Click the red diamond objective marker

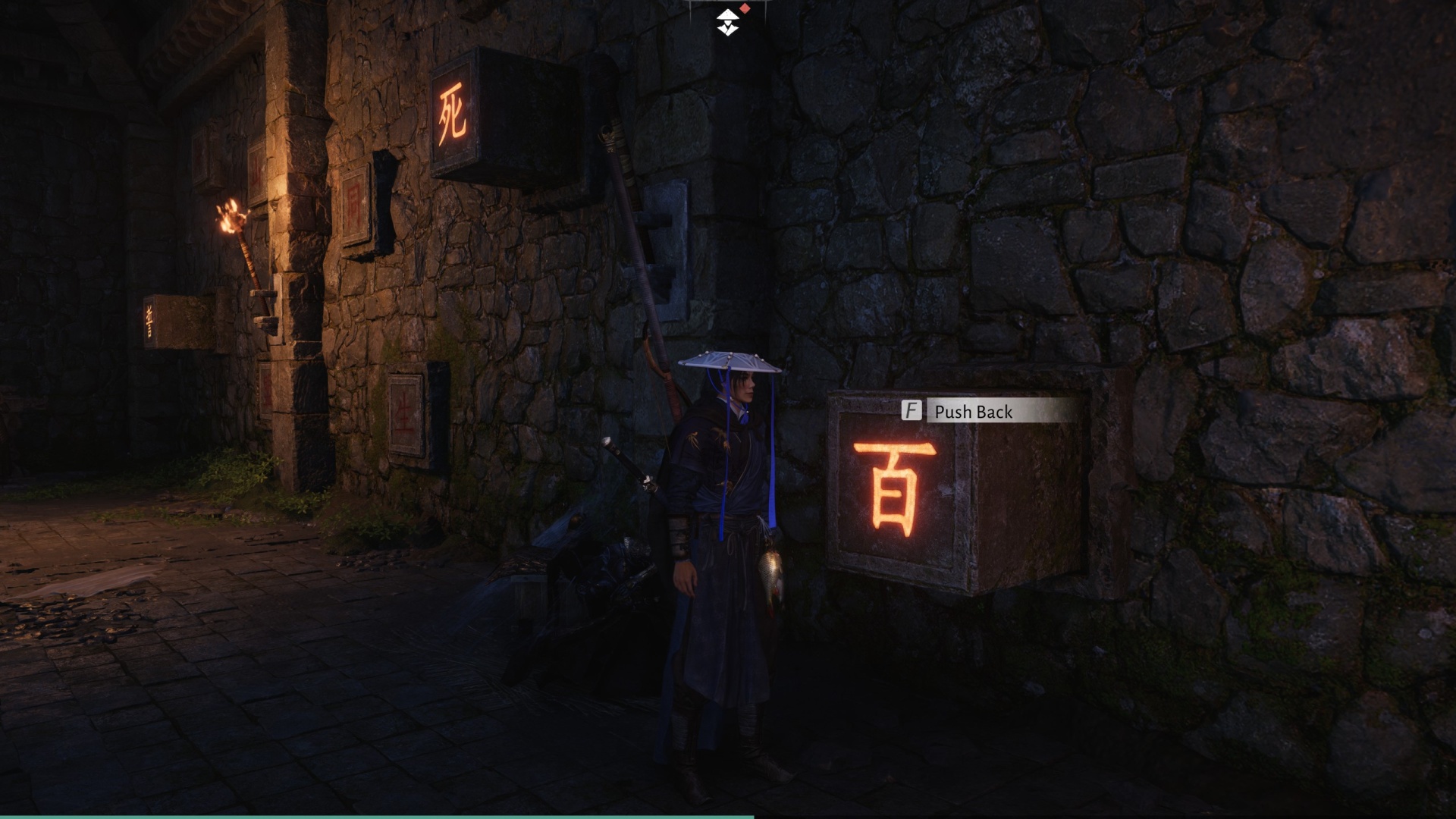click(744, 8)
